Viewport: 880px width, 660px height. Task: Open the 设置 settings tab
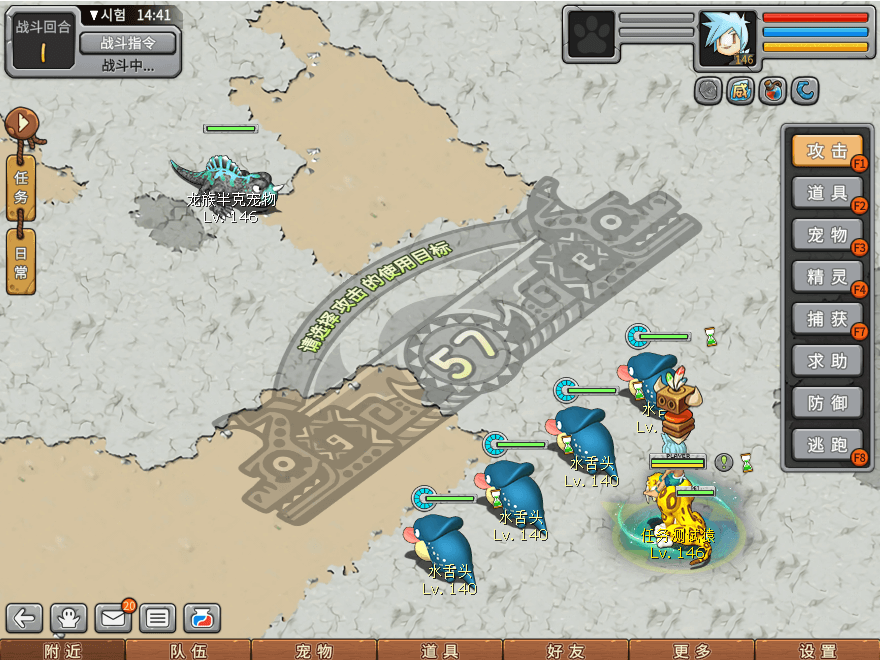point(817,651)
